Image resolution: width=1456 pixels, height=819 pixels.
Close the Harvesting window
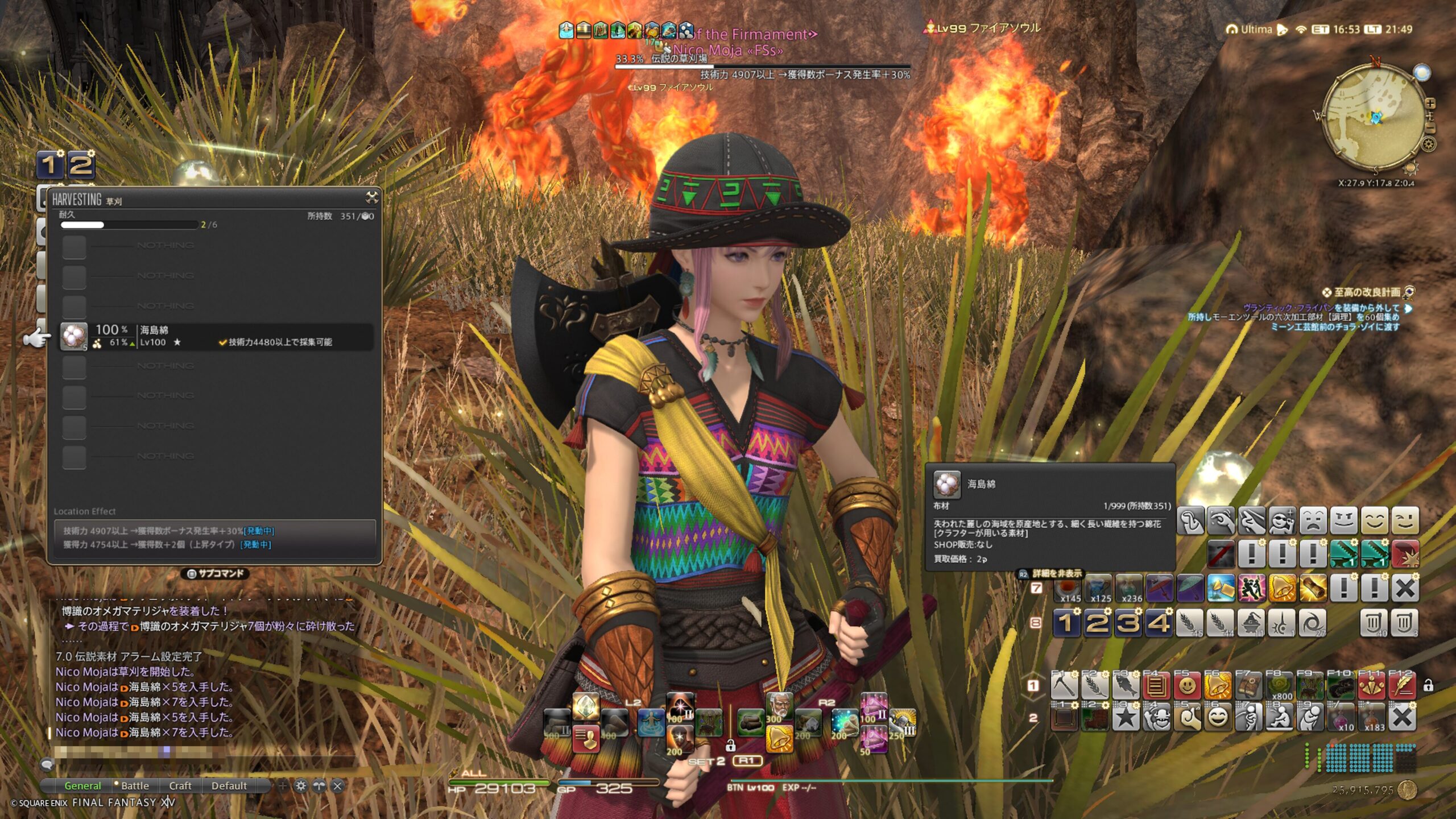(x=371, y=198)
